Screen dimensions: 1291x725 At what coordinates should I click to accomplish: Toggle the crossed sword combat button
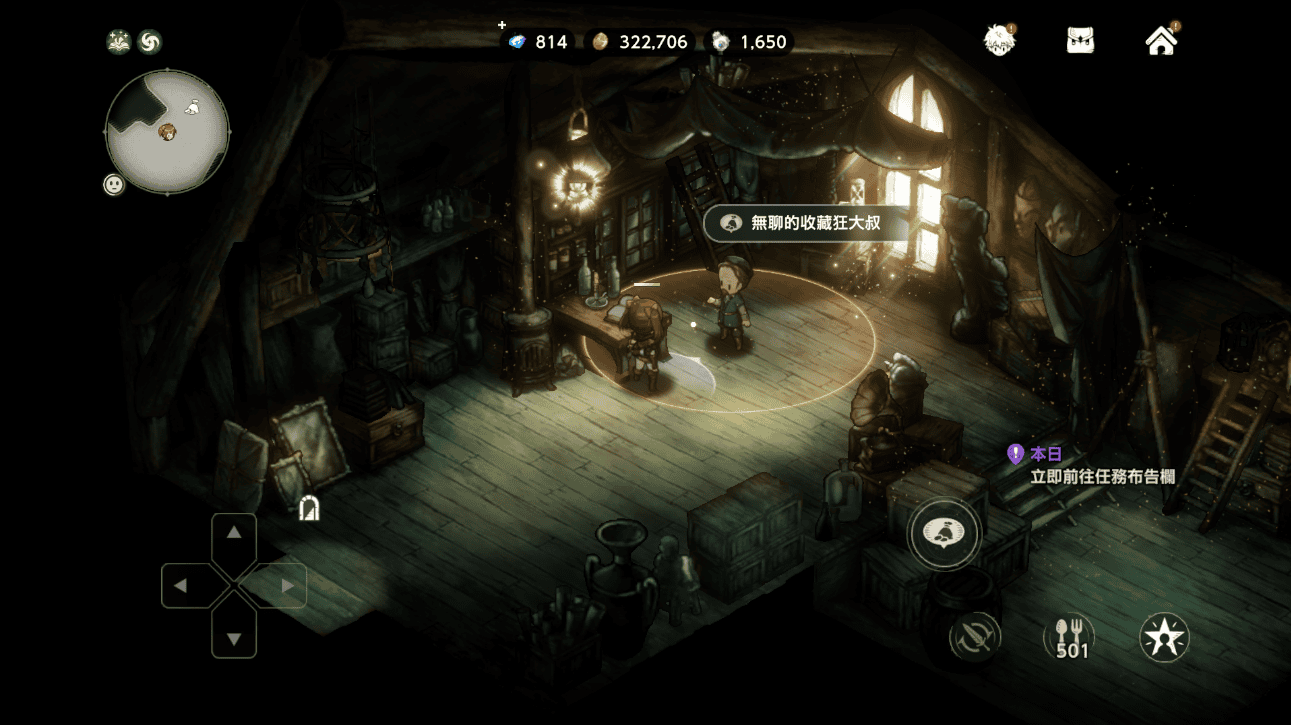[974, 637]
